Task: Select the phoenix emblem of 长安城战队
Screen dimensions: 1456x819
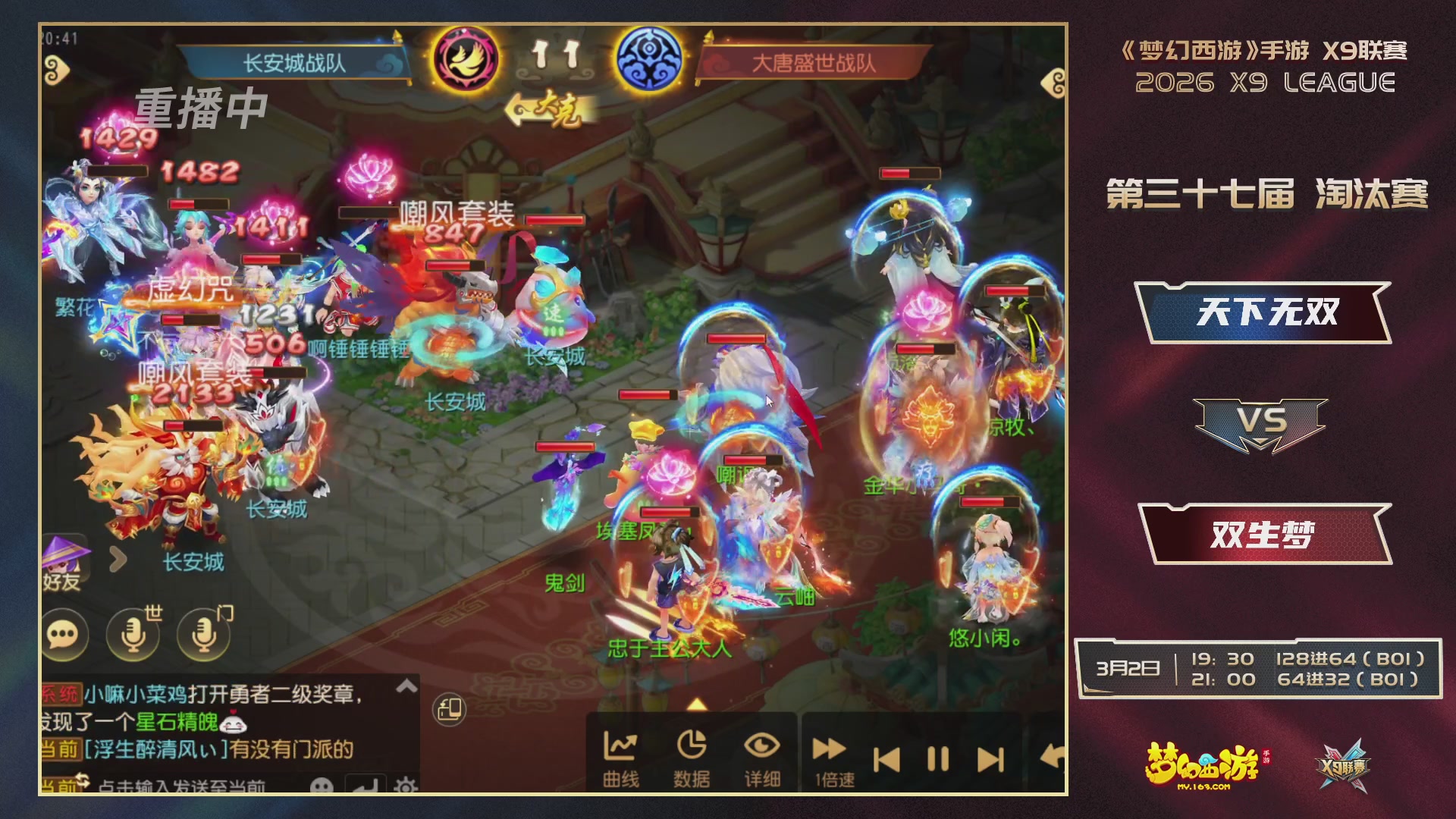Action: 466,59
